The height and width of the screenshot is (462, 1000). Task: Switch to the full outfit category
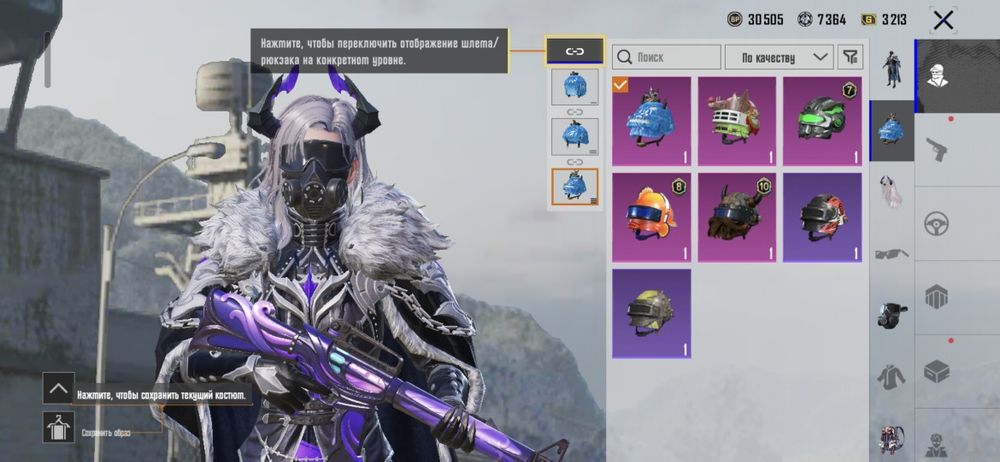892,67
